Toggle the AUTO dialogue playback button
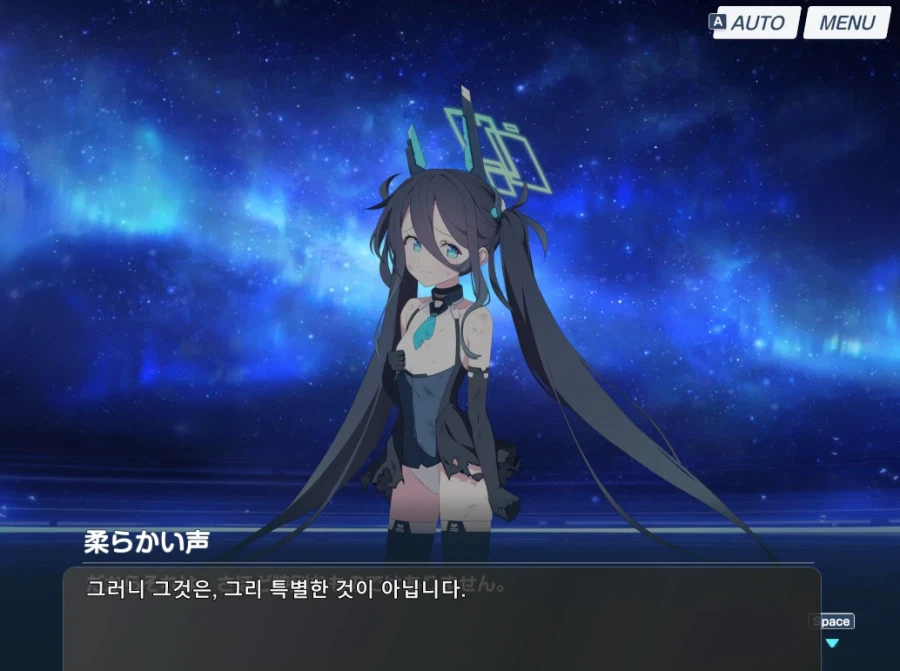This screenshot has height=671, width=900. point(757,23)
